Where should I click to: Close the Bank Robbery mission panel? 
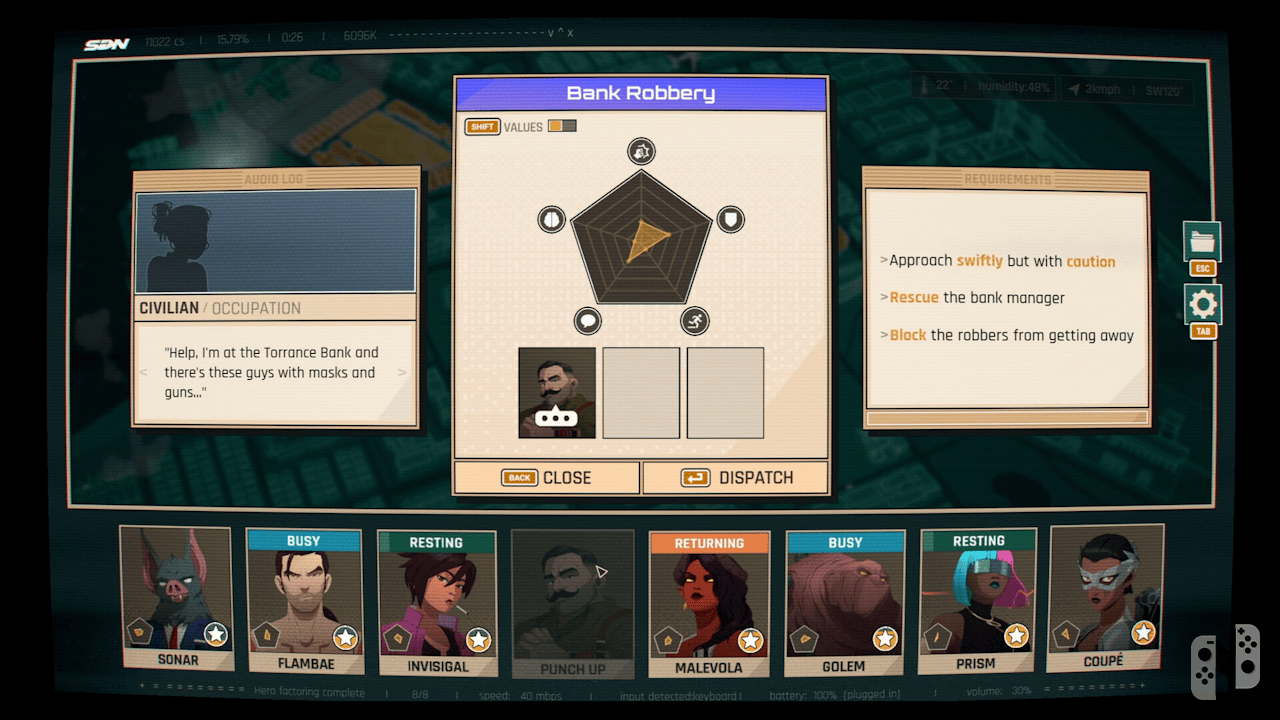pos(546,478)
